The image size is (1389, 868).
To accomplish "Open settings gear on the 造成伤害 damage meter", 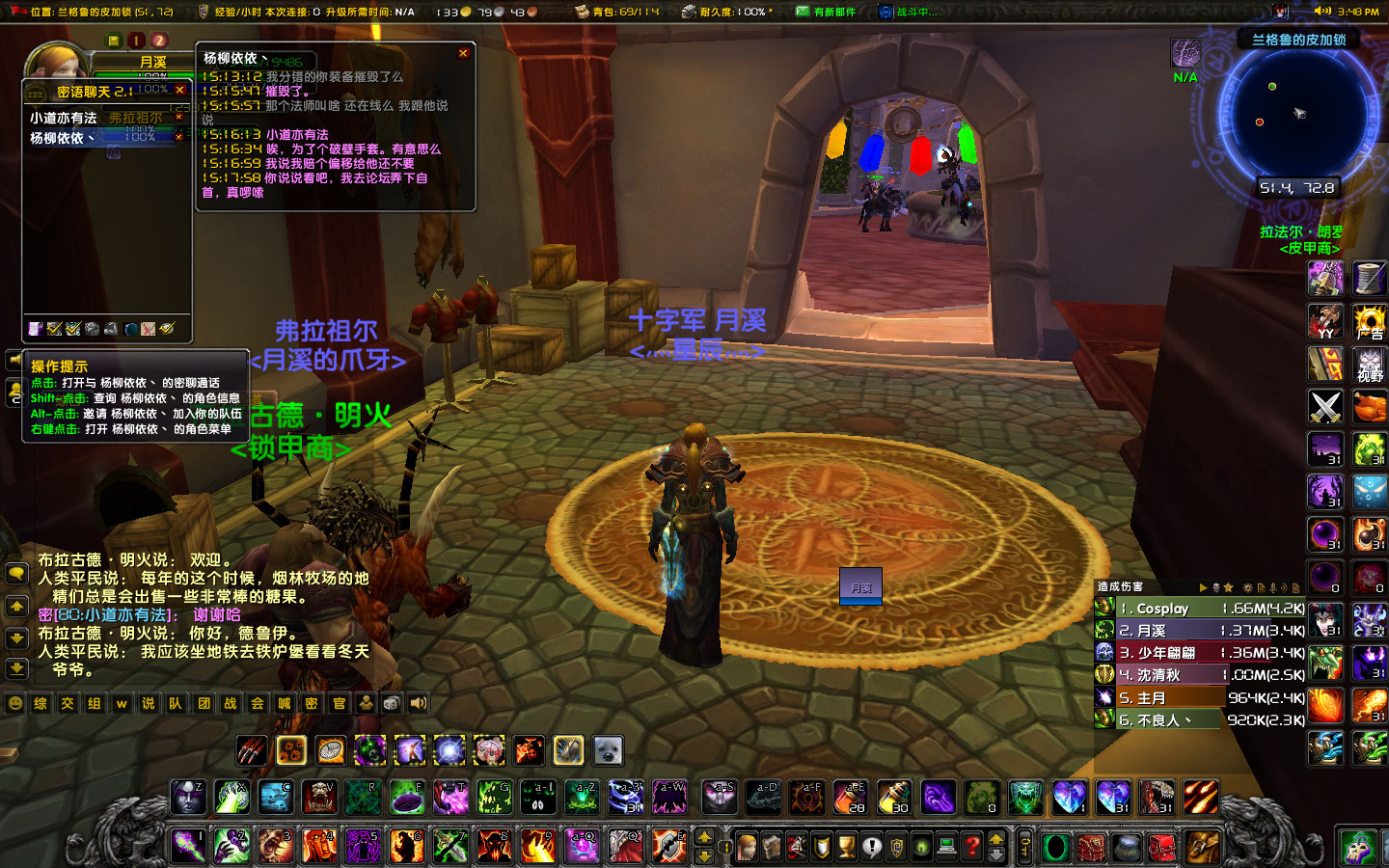I will pyautogui.click(x=1248, y=586).
